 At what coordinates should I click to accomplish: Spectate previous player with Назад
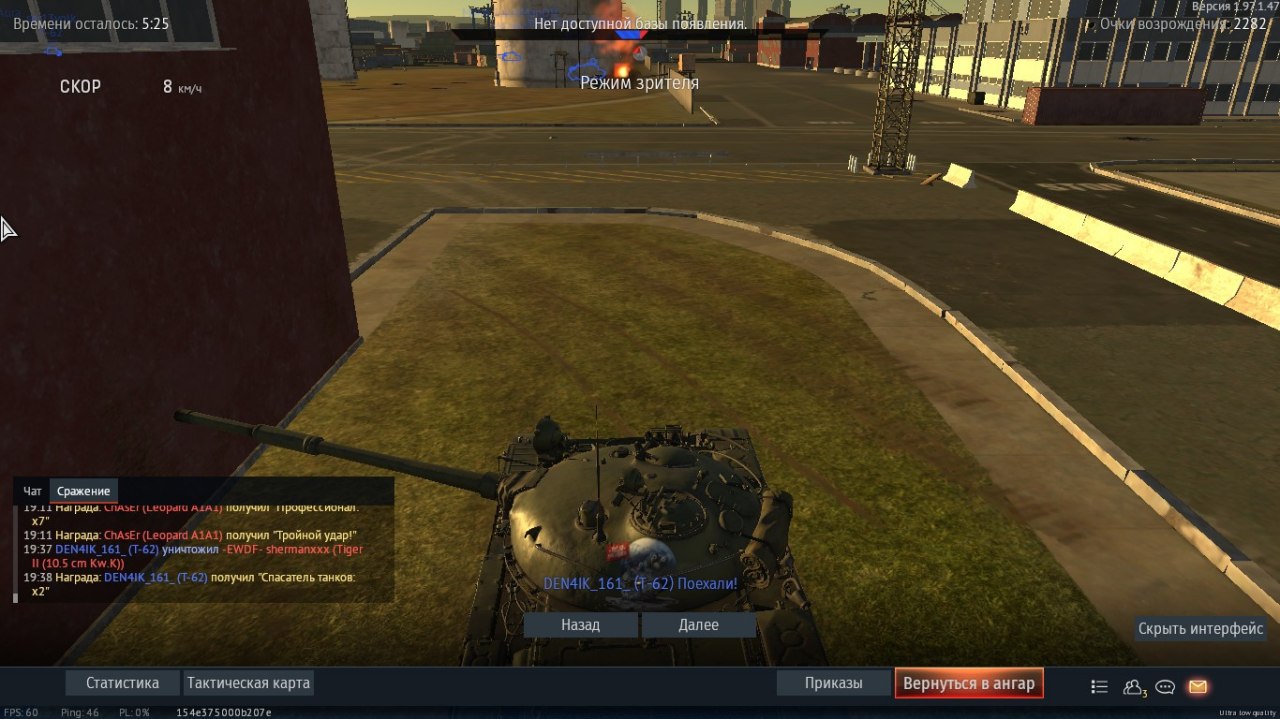point(580,625)
